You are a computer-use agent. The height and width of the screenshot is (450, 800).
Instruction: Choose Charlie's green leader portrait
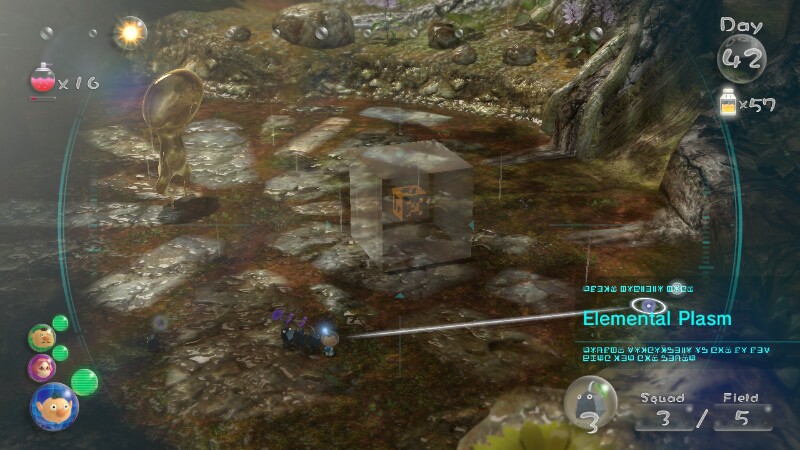[41, 336]
